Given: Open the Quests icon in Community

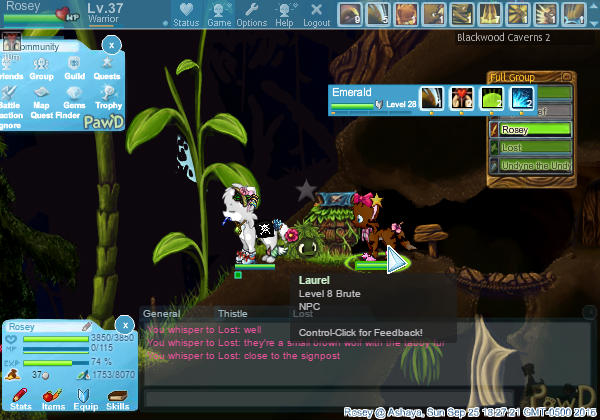Looking at the screenshot, I should coord(107,66).
